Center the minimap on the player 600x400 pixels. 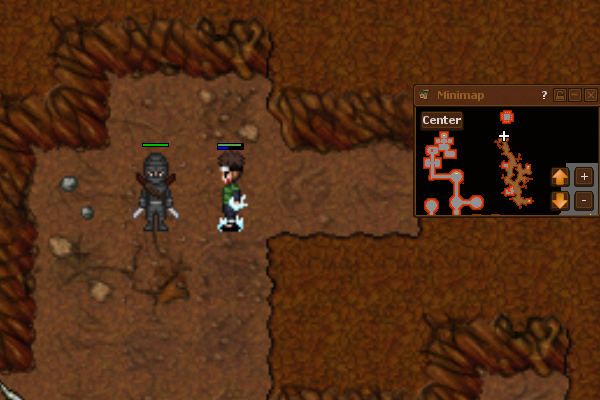pyautogui.click(x=441, y=121)
